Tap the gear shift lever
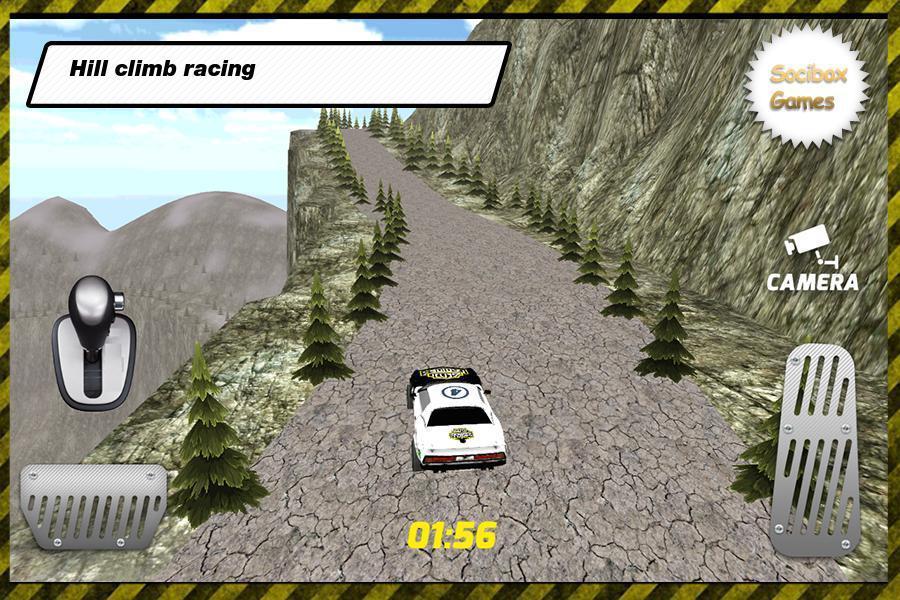Image resolution: width=900 pixels, height=600 pixels. point(94,342)
